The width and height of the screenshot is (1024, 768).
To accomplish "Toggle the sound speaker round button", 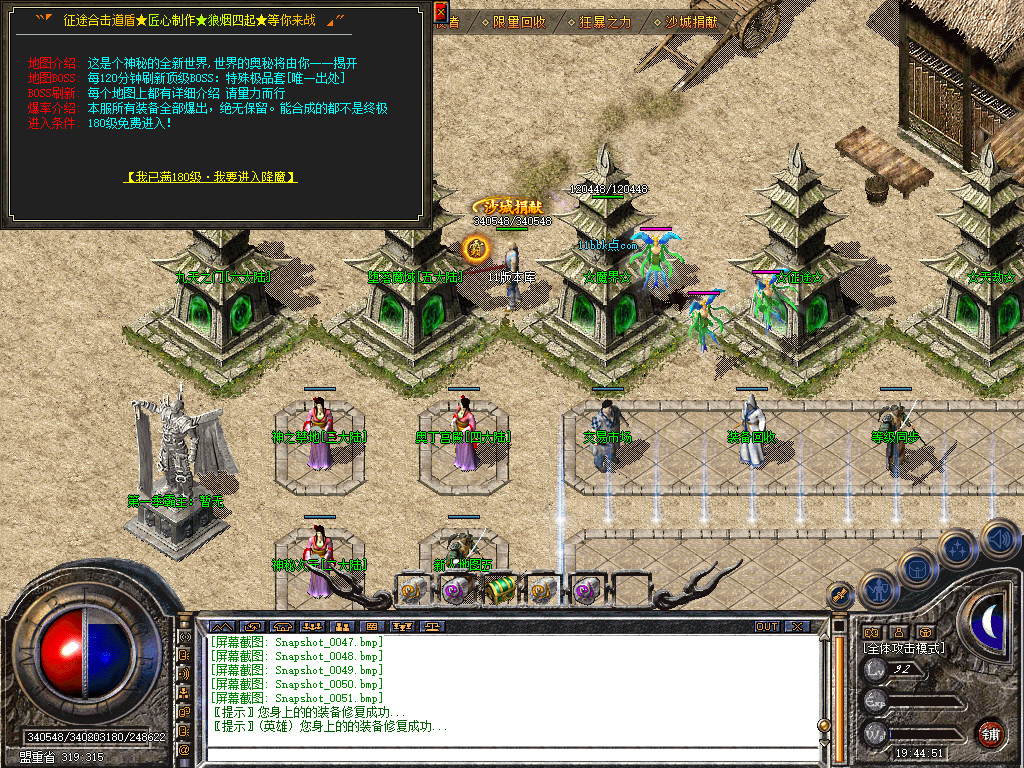I will click(x=998, y=538).
